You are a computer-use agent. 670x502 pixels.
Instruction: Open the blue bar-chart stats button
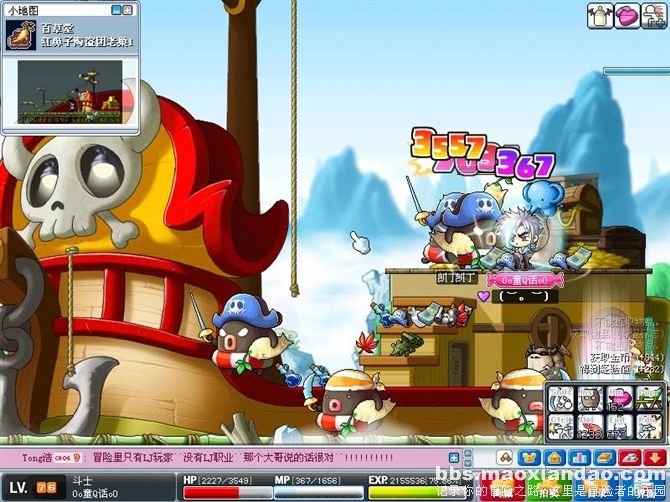[x=581, y=457]
